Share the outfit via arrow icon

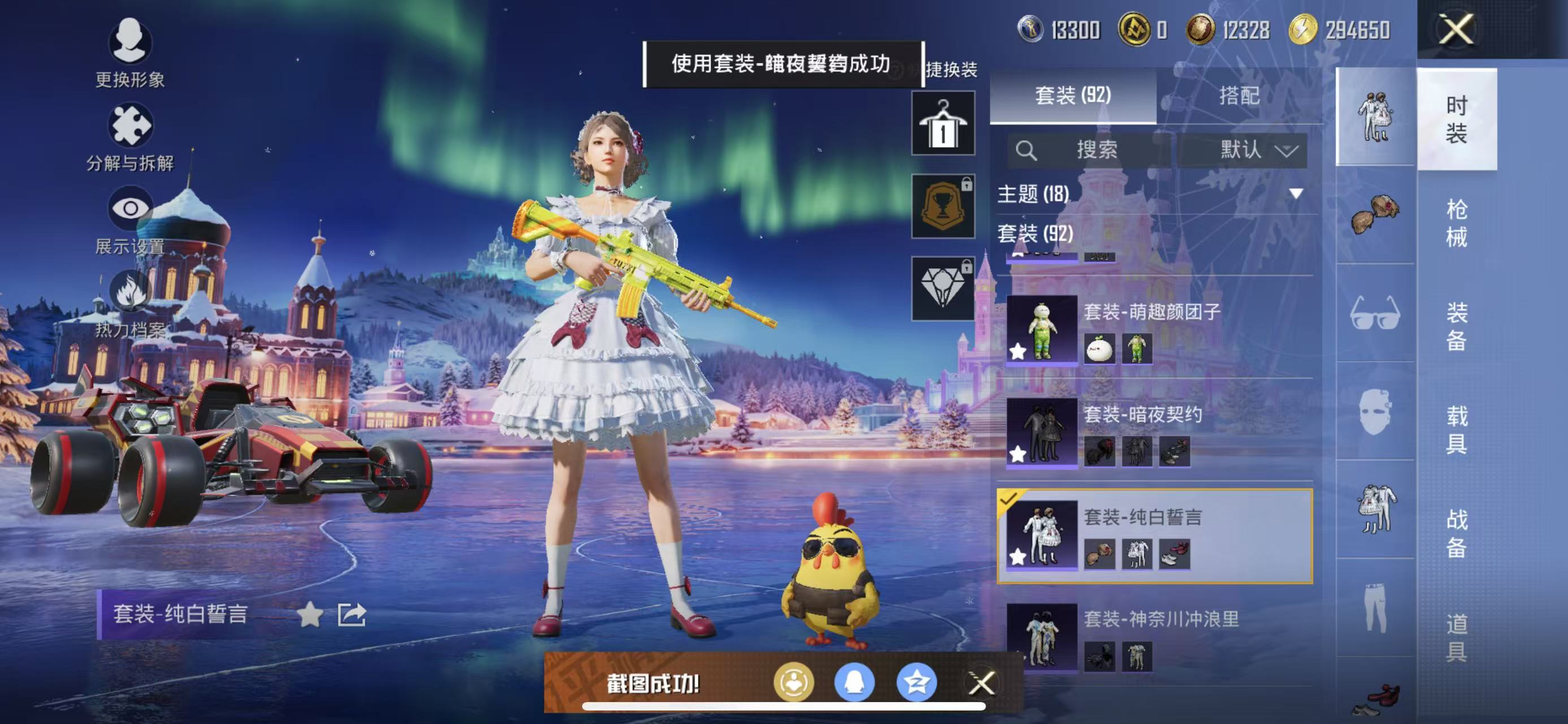(352, 614)
